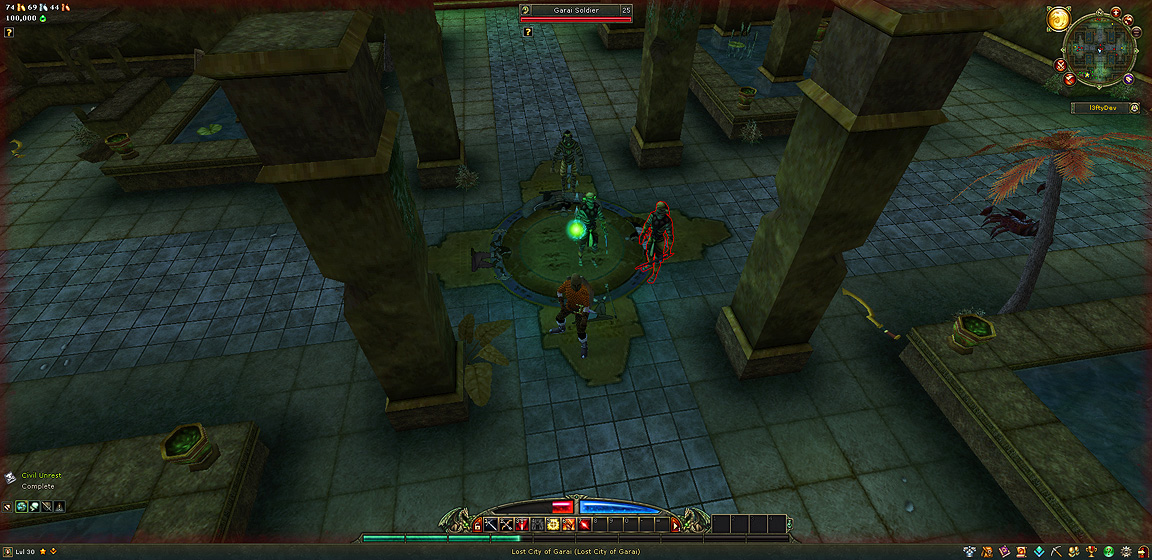
Task: Click the golden dragon emblem button
Action: pos(1058,18)
